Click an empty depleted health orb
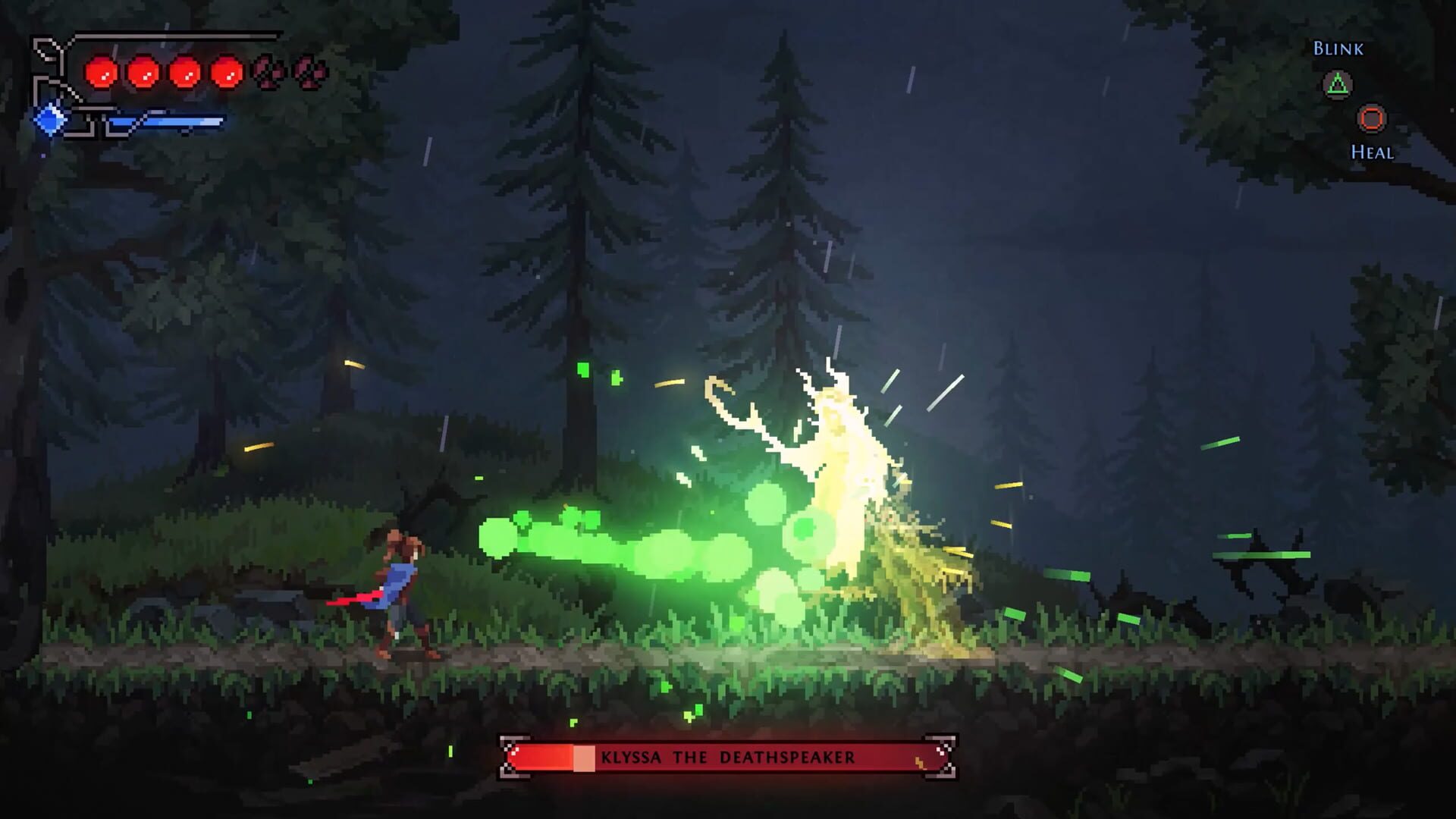Viewport: 1456px width, 819px height. click(x=266, y=71)
